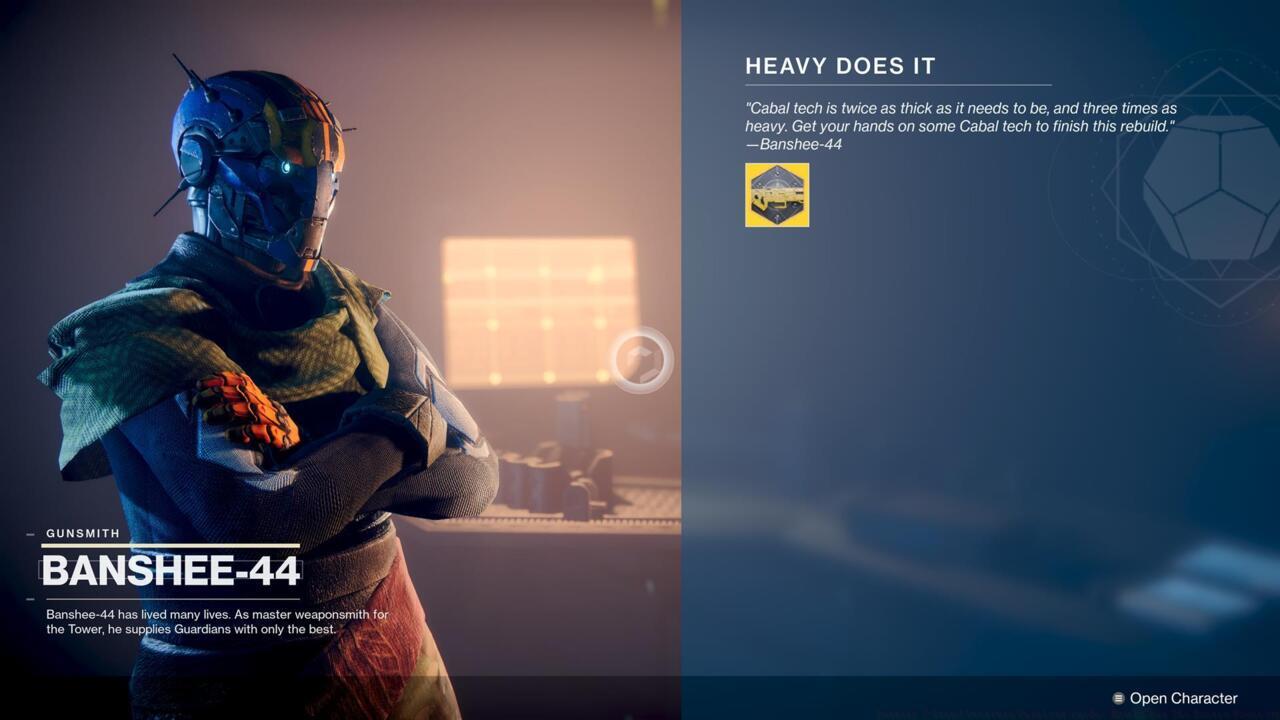Click the quest description quote text
This screenshot has height=720, width=1280.
(x=958, y=117)
